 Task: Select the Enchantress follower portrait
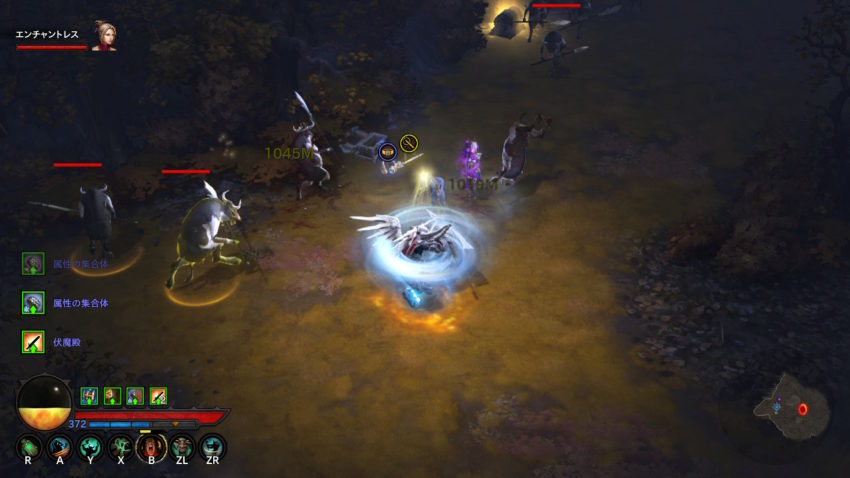(x=103, y=35)
